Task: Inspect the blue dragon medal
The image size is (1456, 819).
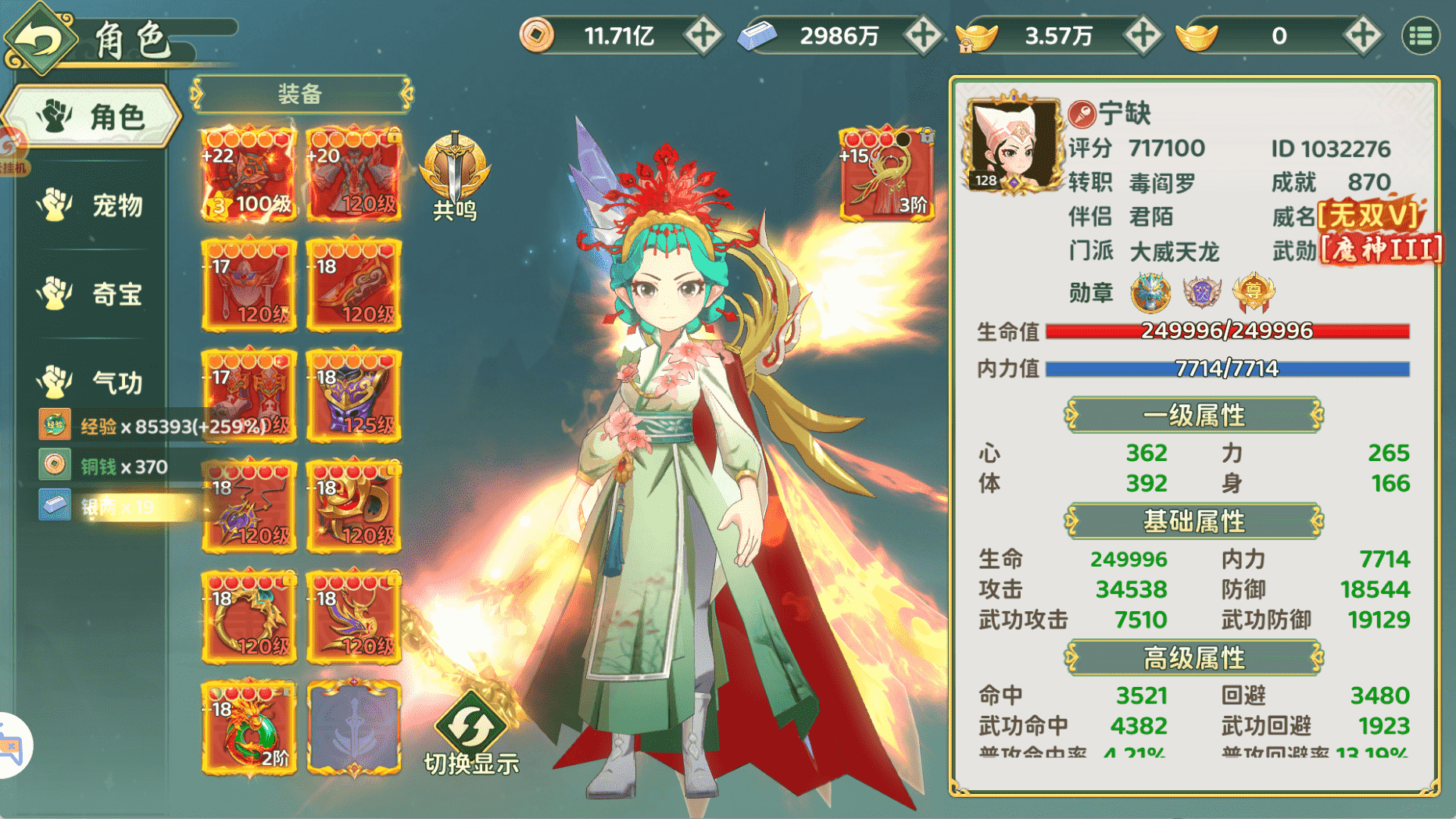Action: (1150, 292)
